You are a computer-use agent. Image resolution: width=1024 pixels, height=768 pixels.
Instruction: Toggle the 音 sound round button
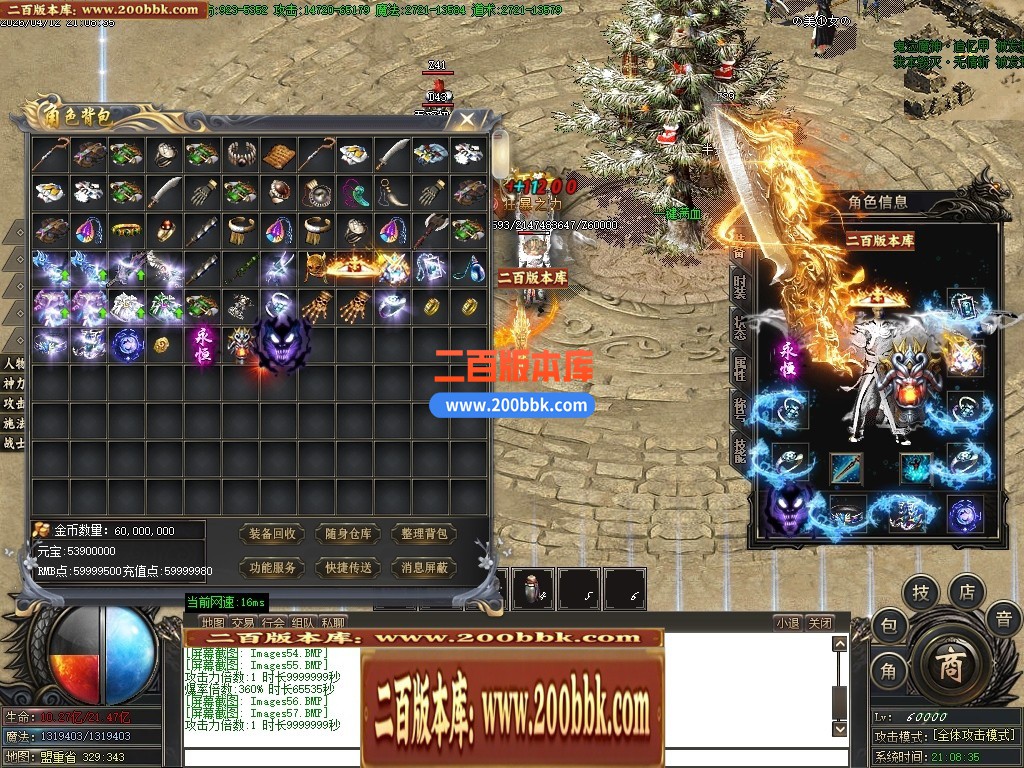(1003, 619)
